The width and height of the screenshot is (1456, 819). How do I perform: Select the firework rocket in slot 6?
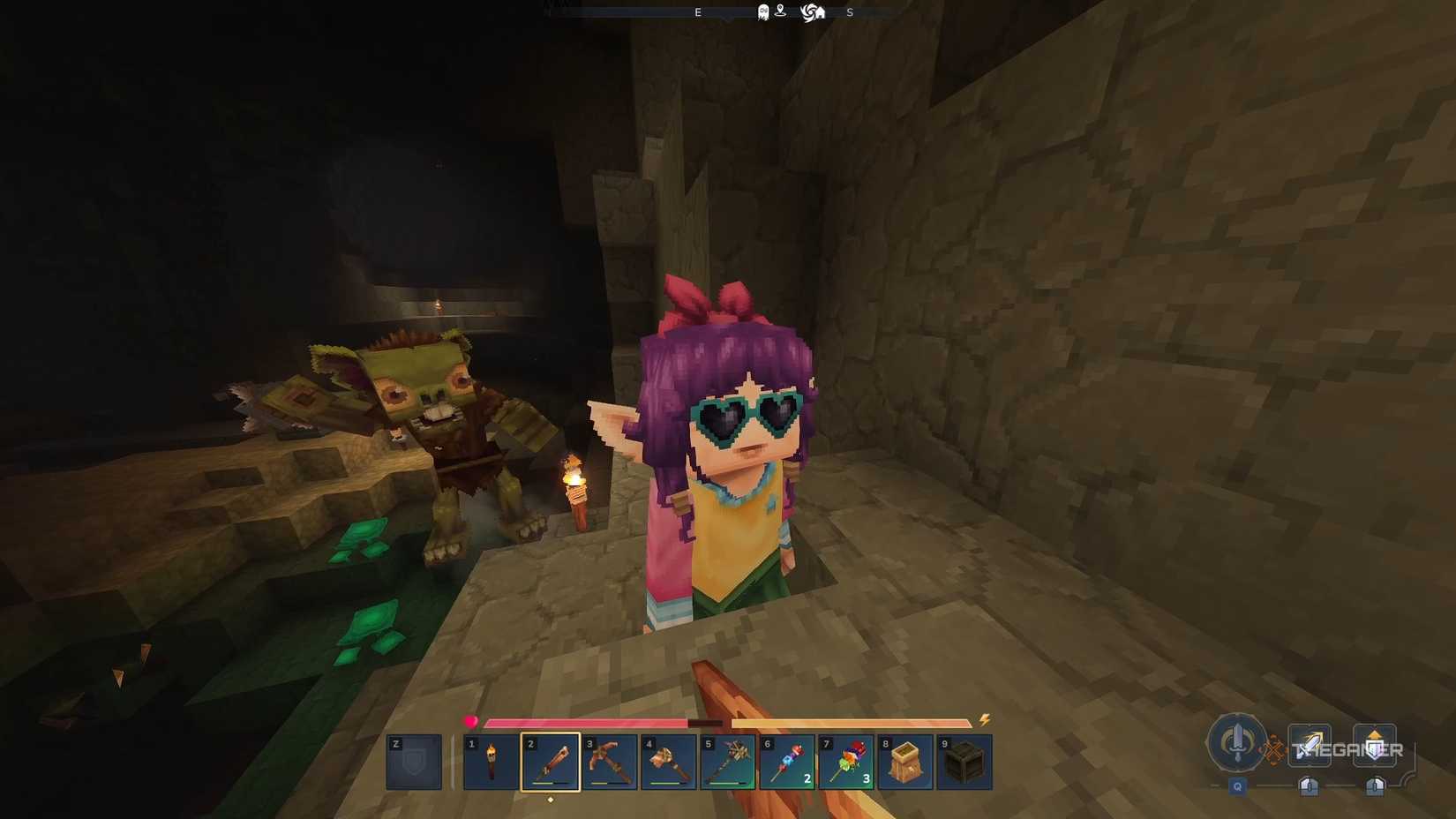pos(785,762)
